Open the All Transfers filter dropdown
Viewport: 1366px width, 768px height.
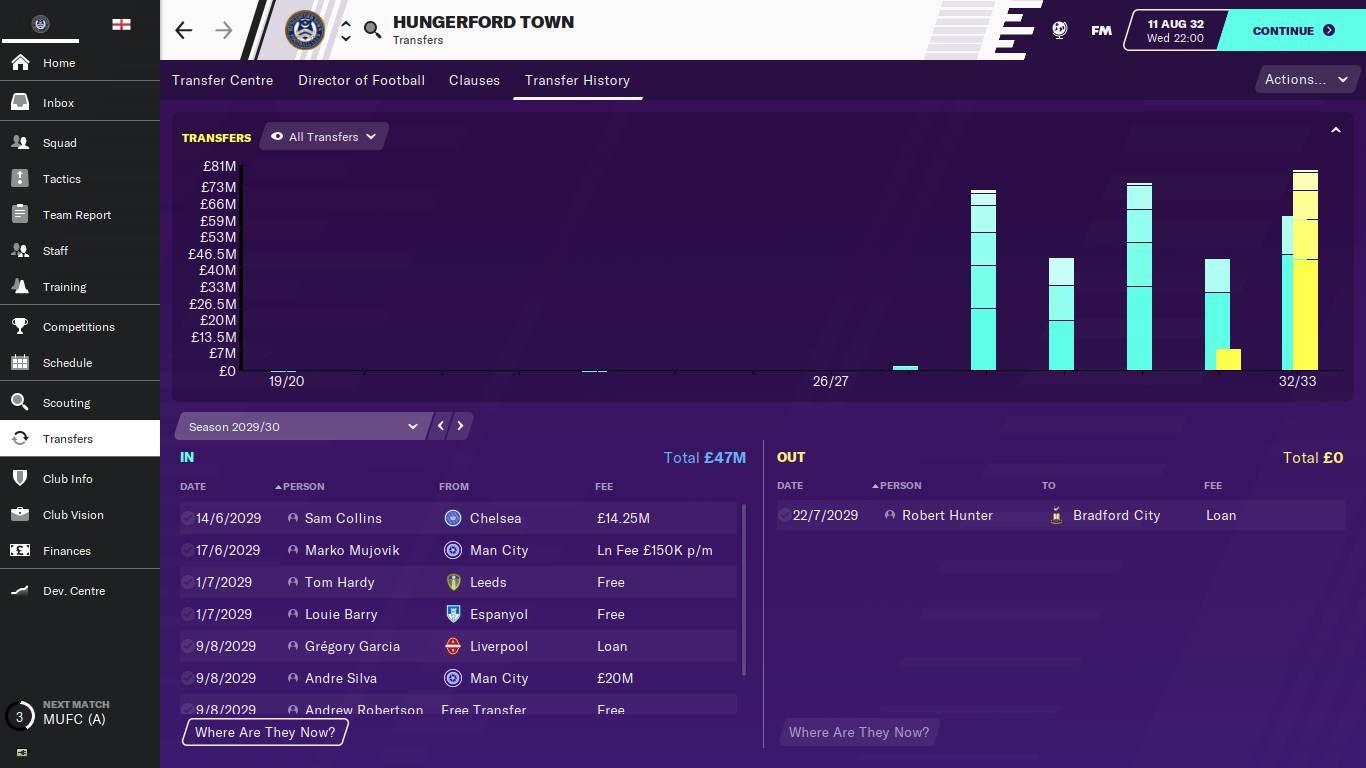pos(323,137)
